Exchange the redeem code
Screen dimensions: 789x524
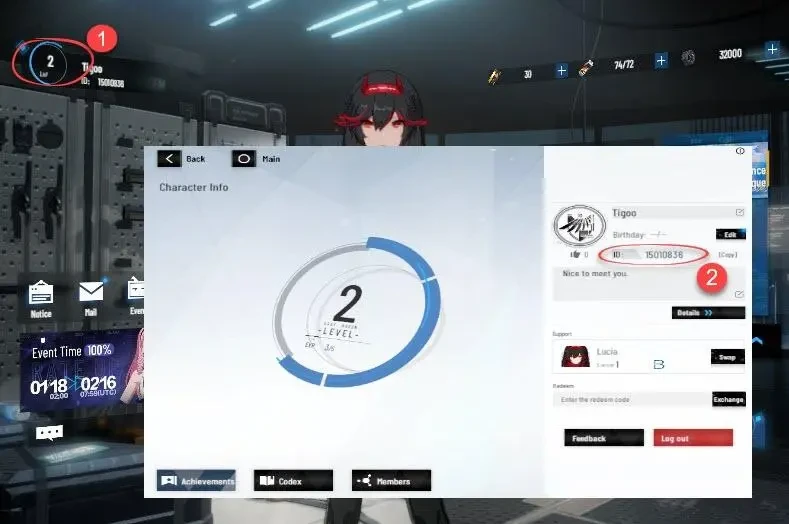point(728,399)
